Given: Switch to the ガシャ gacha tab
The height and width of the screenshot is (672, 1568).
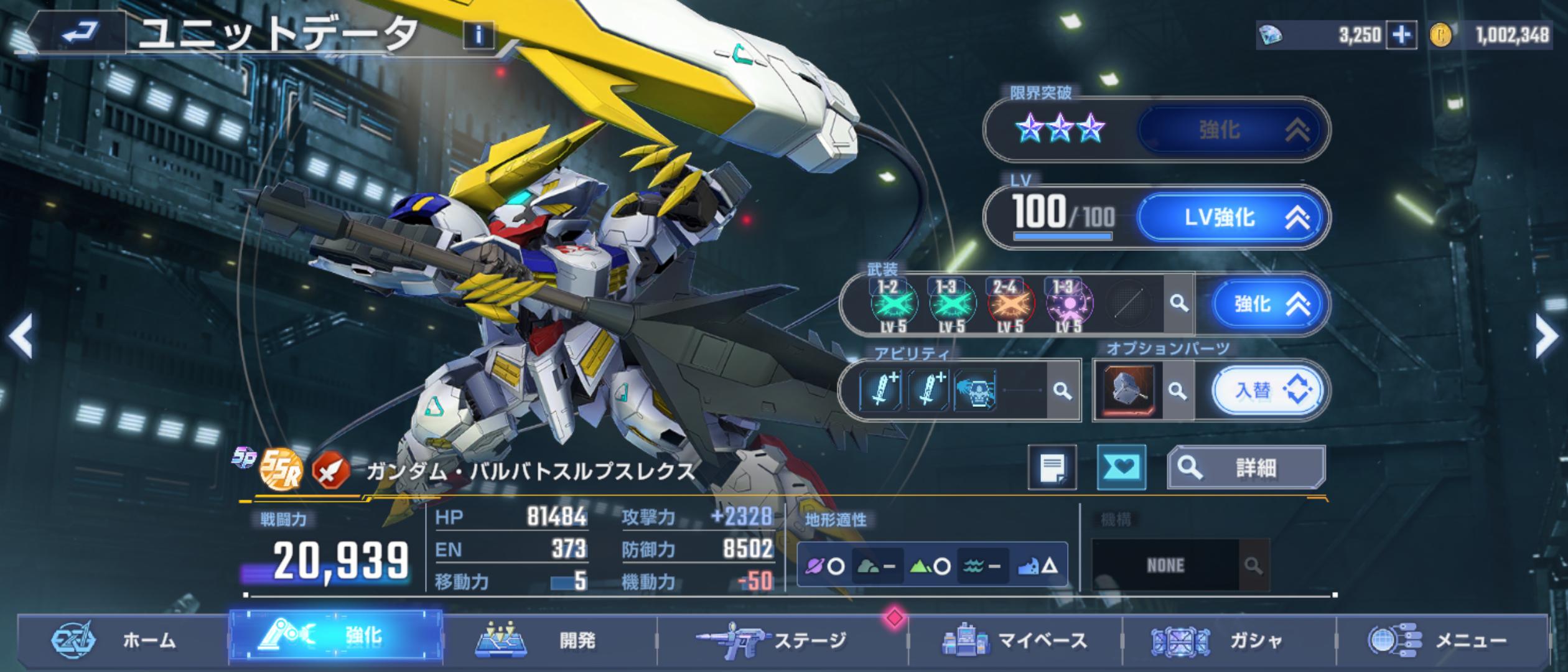Looking at the screenshot, I should 1229,640.
